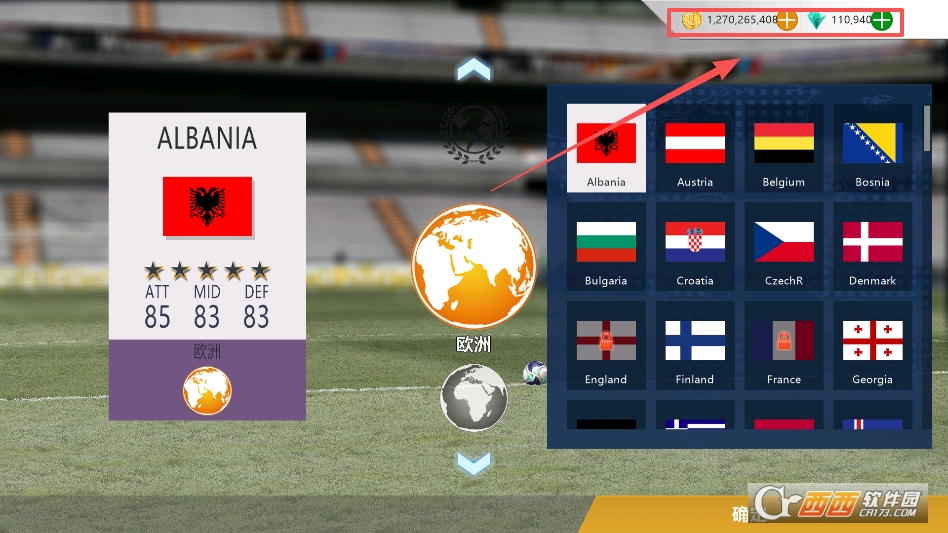The height and width of the screenshot is (533, 948).
Task: Select the Albania team tile
Action: pos(606,147)
